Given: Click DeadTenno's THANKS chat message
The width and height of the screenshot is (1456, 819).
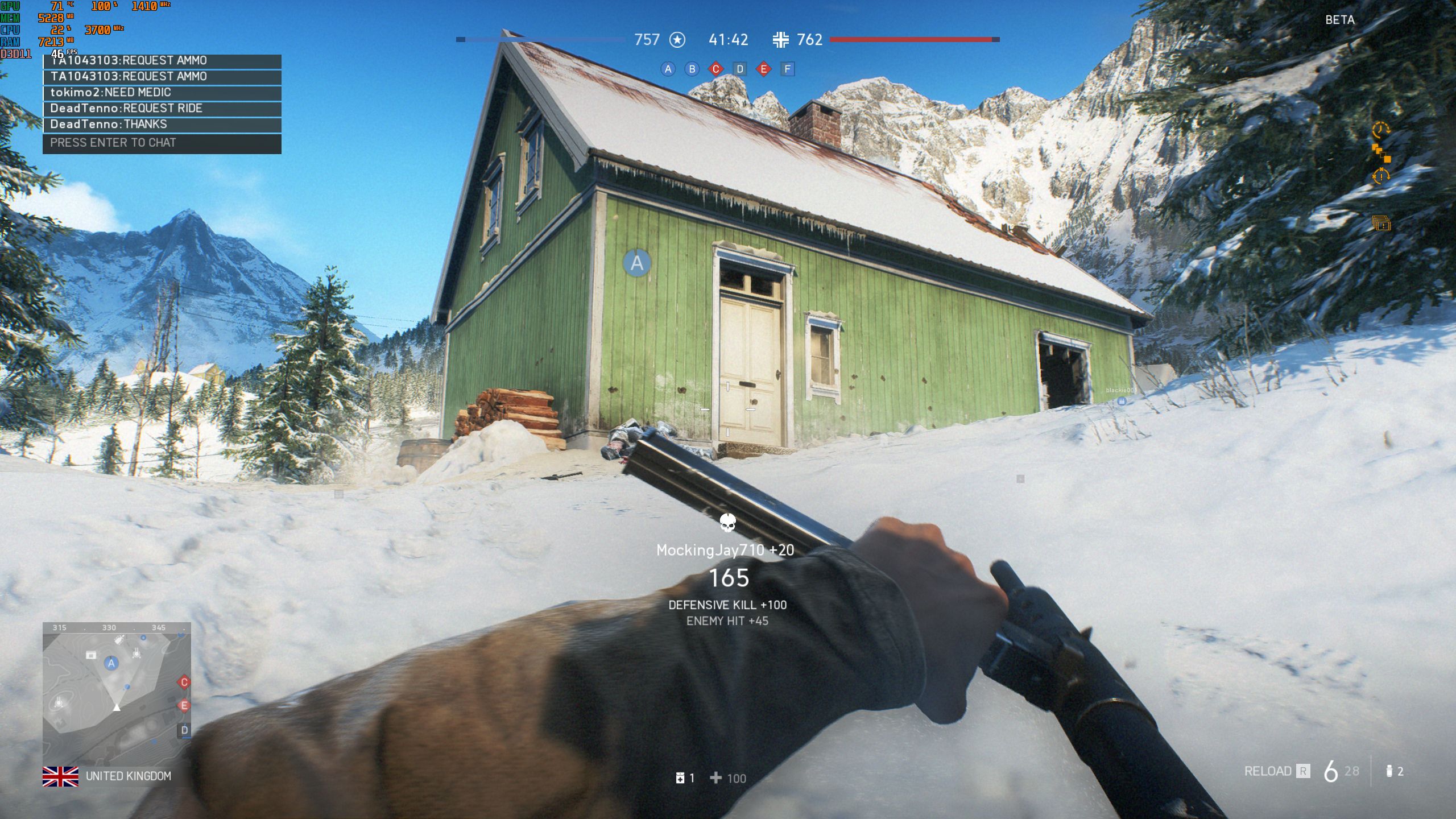Looking at the screenshot, I should click(x=162, y=125).
